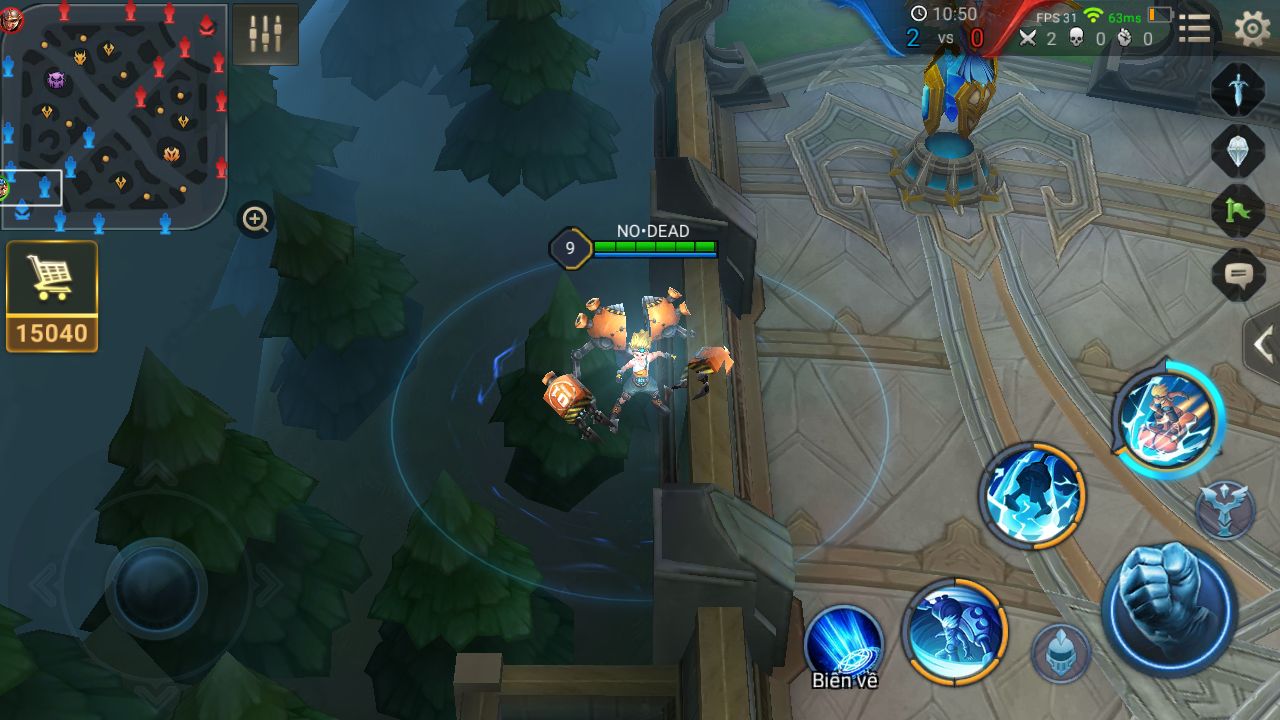Activate the rocket-riding ultimate skill

point(1168,418)
